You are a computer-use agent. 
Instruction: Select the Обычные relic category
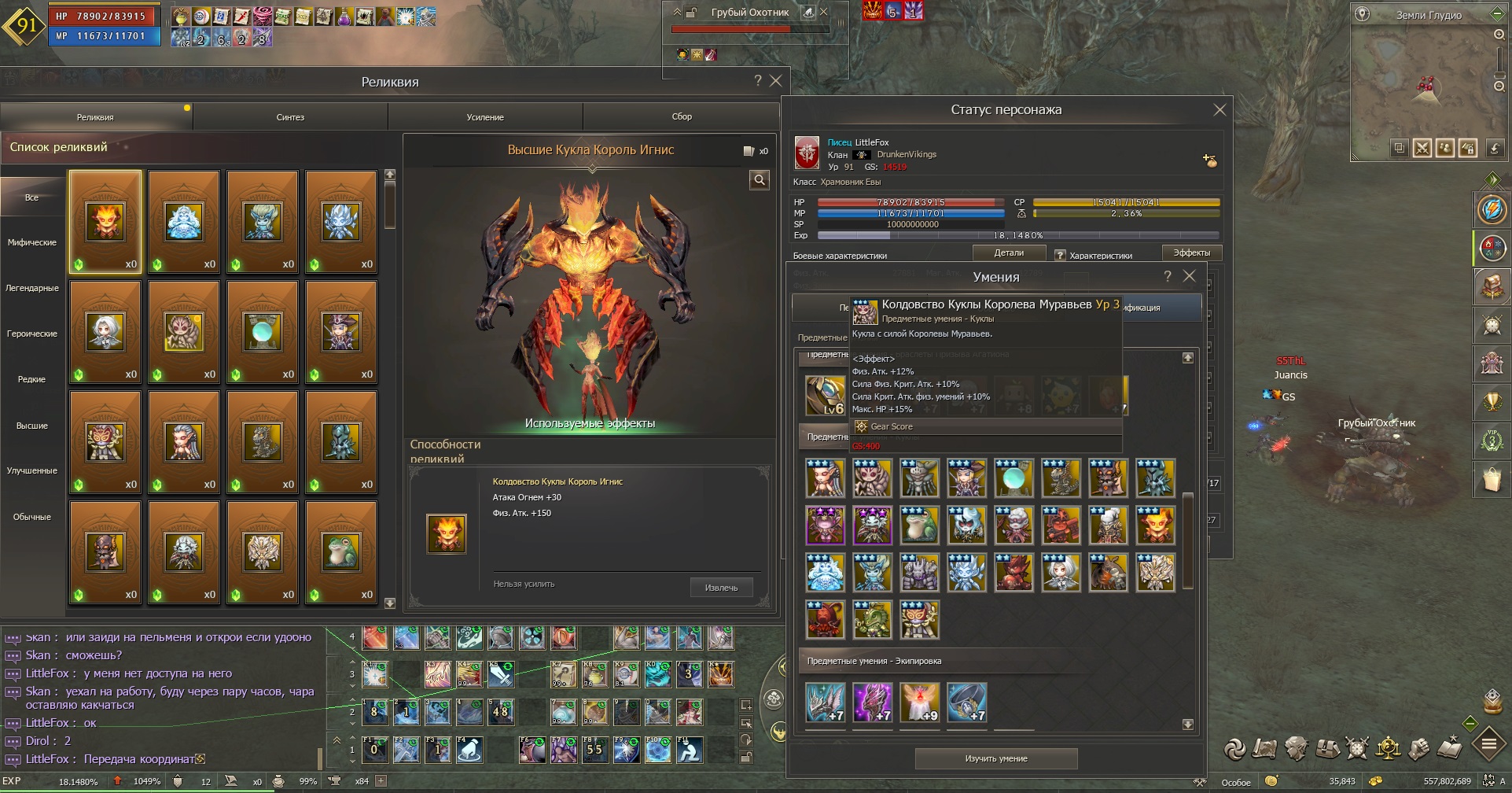coord(32,517)
